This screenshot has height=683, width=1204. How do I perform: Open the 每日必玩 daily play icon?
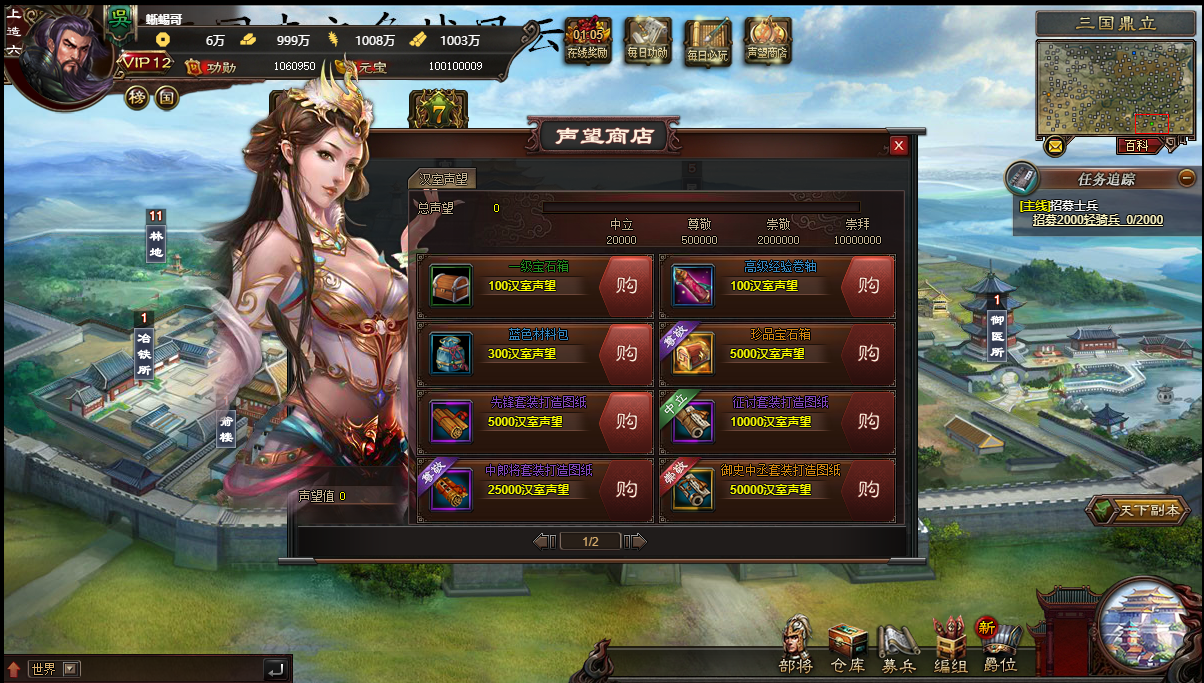click(708, 42)
